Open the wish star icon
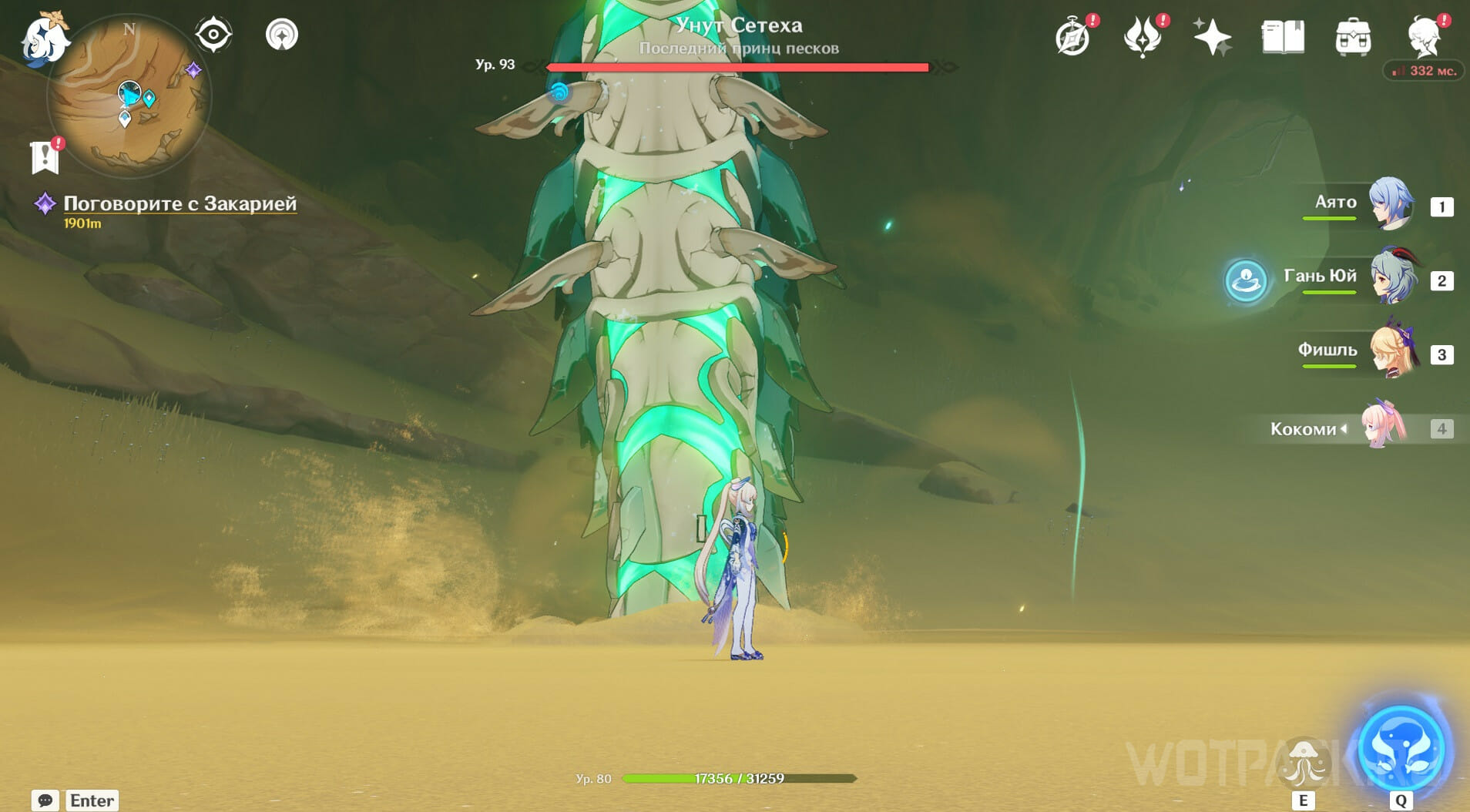1470x812 pixels. click(1212, 37)
